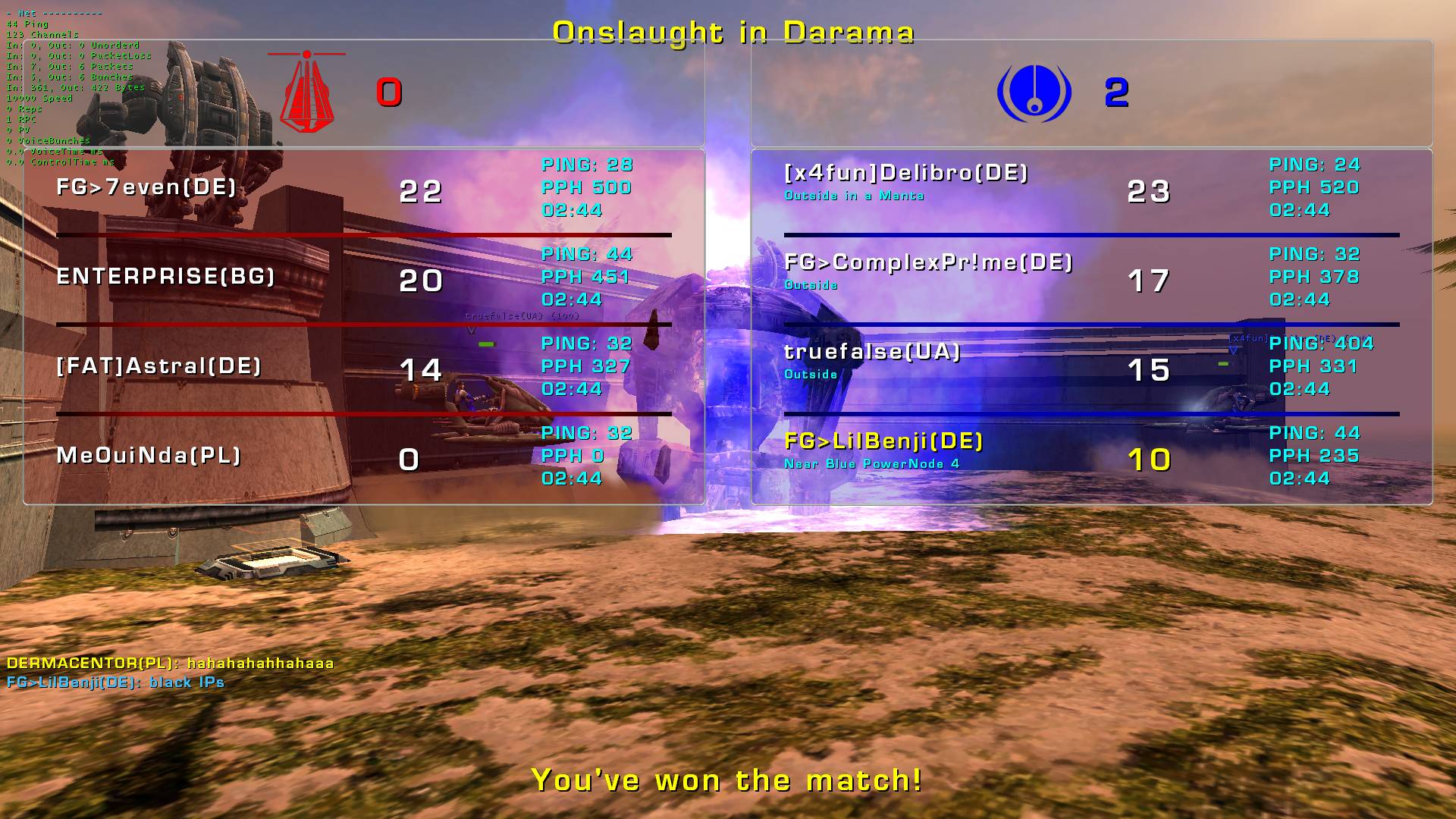Select truefalse(UA) in the blue team list
Screen dimensions: 1456x819
click(872, 353)
